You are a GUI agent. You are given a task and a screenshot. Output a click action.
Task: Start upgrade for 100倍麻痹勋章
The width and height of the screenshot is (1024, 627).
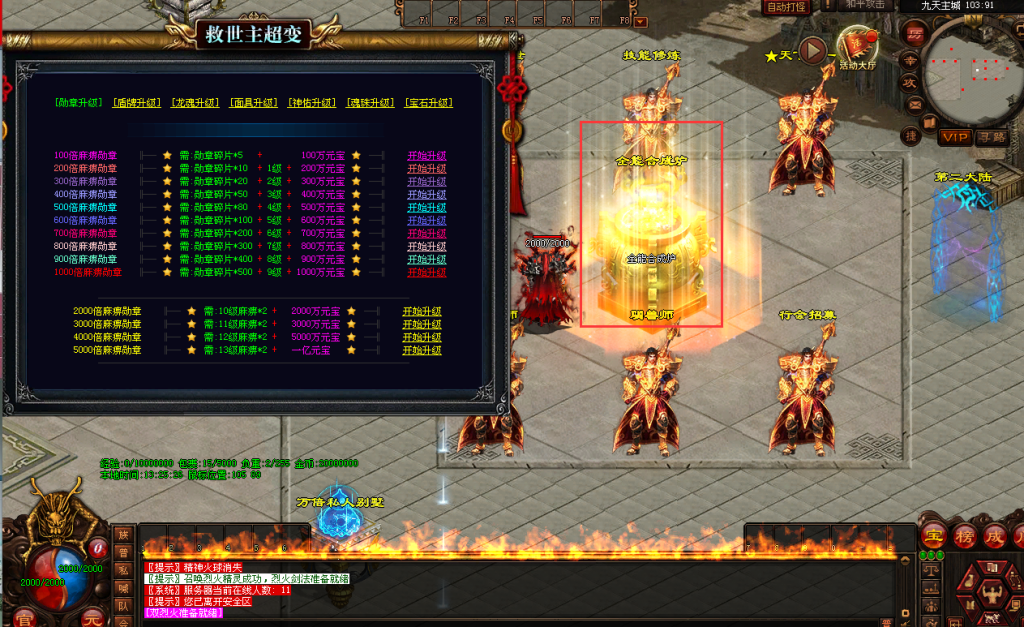[426, 156]
